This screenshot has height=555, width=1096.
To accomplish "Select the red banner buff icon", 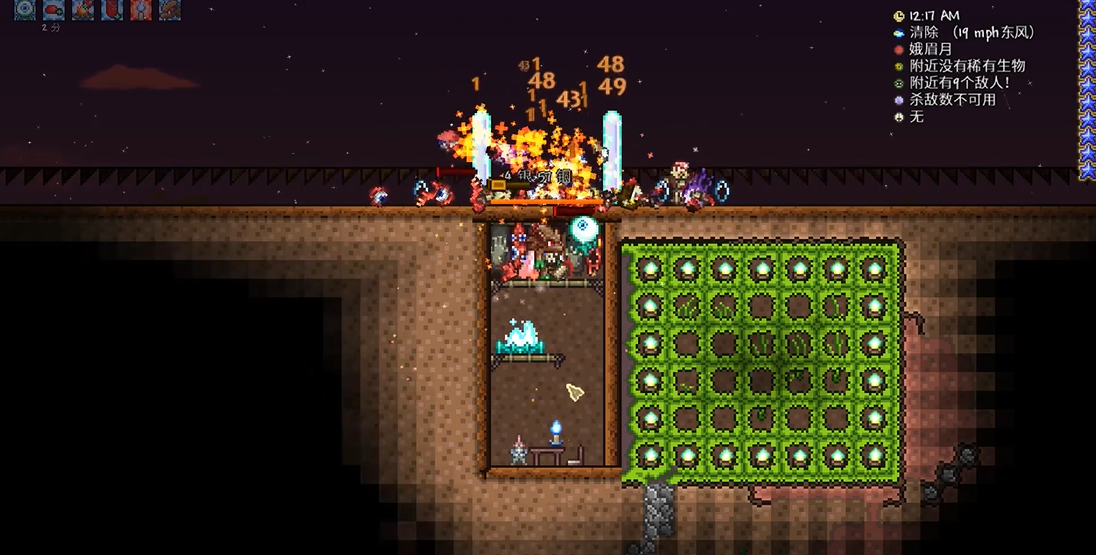I will point(112,10).
